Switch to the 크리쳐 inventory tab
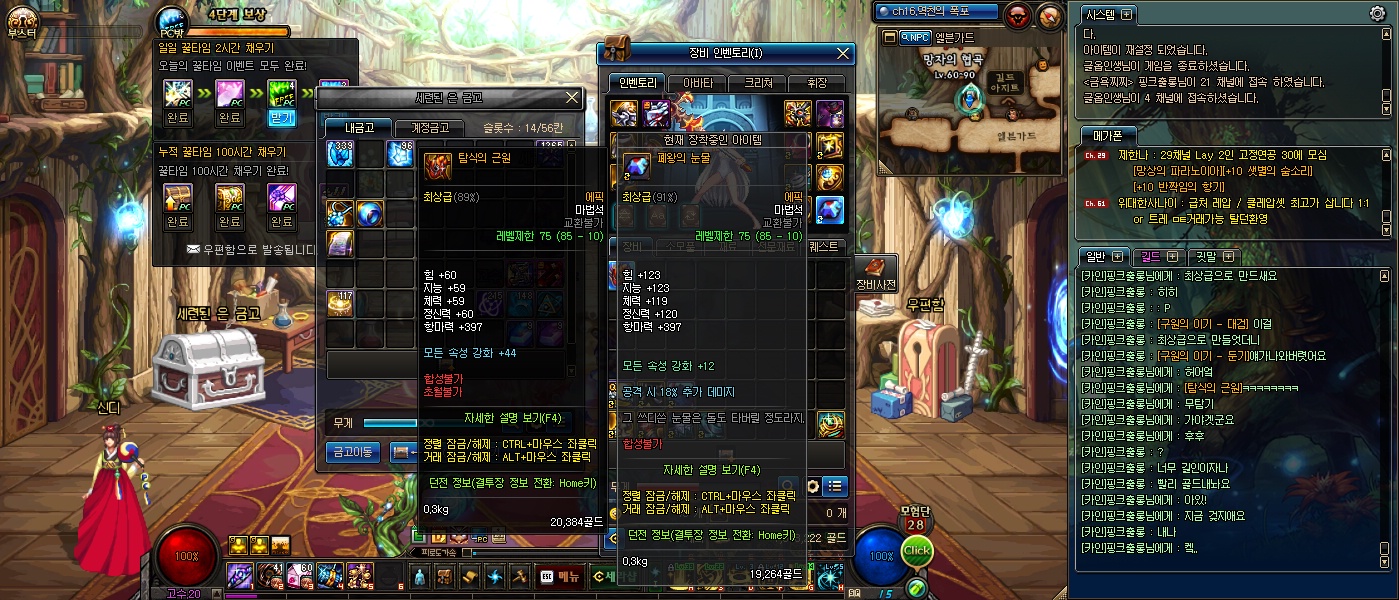The height and width of the screenshot is (600, 1399). pos(757,83)
